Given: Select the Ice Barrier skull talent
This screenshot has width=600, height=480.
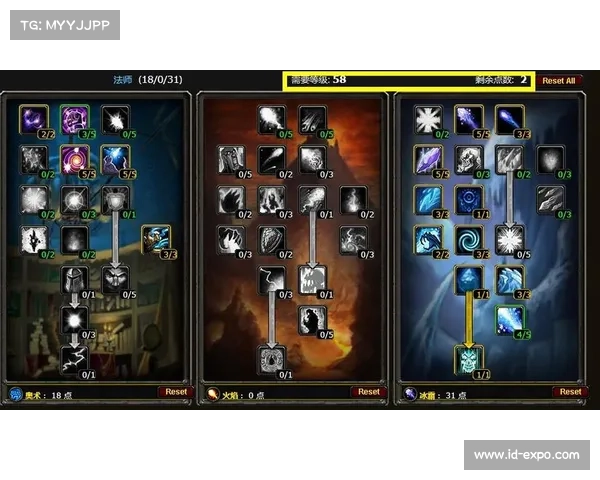Looking at the screenshot, I should click(469, 357).
